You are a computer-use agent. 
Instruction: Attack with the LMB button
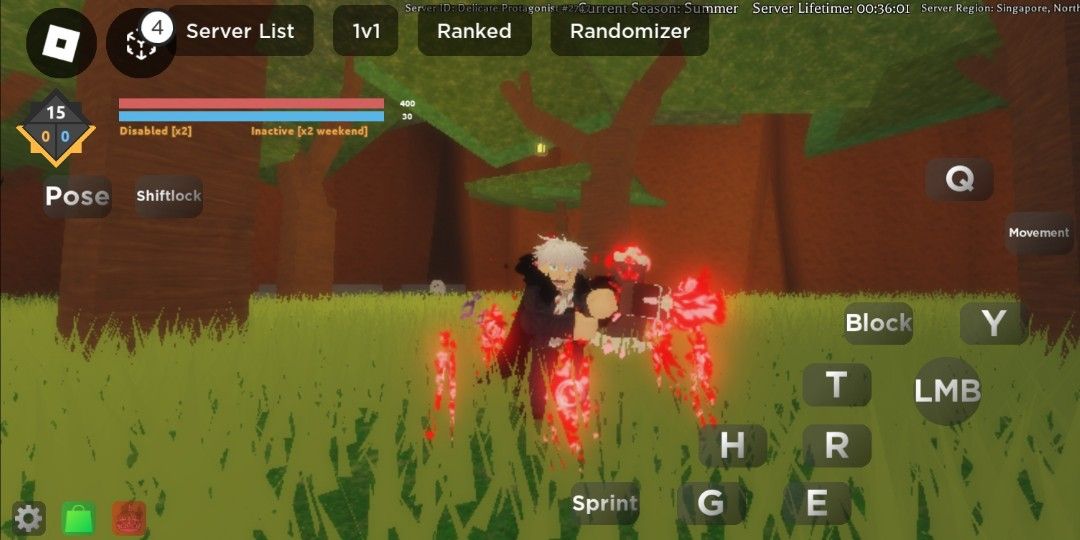947,391
